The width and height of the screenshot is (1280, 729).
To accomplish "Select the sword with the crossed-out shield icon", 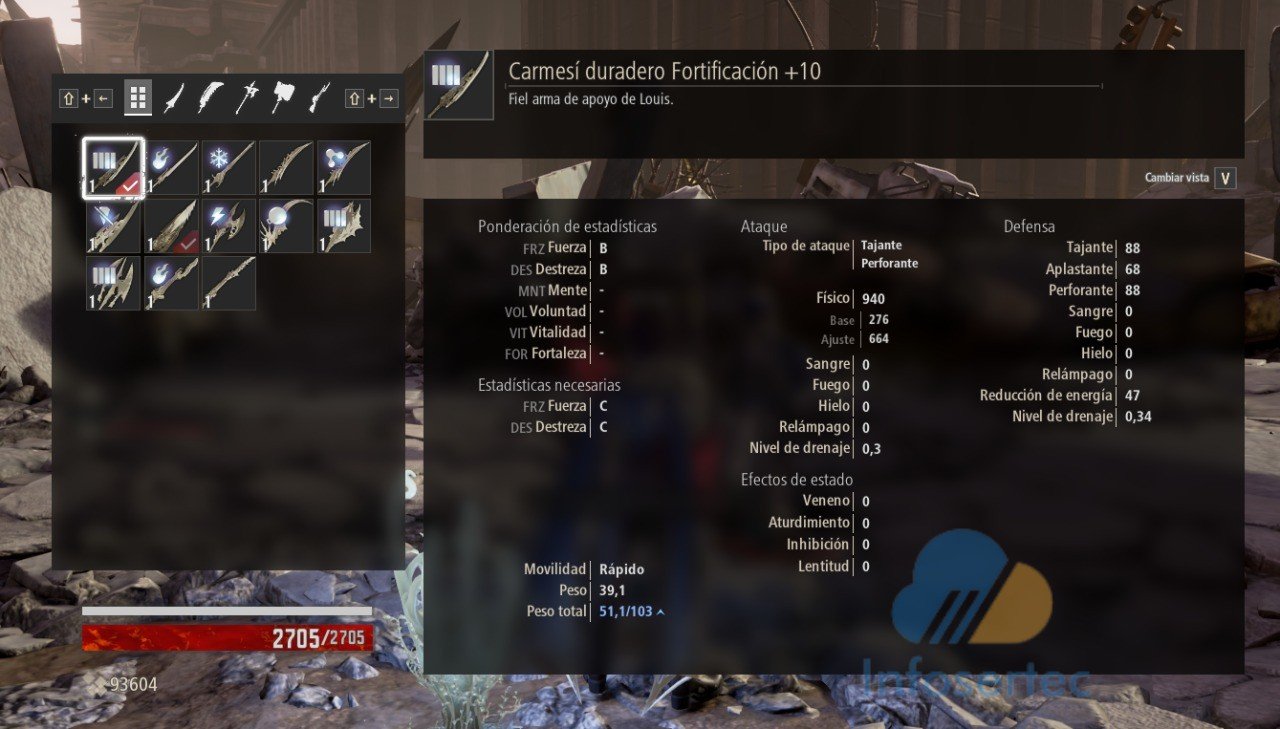I will (x=113, y=226).
